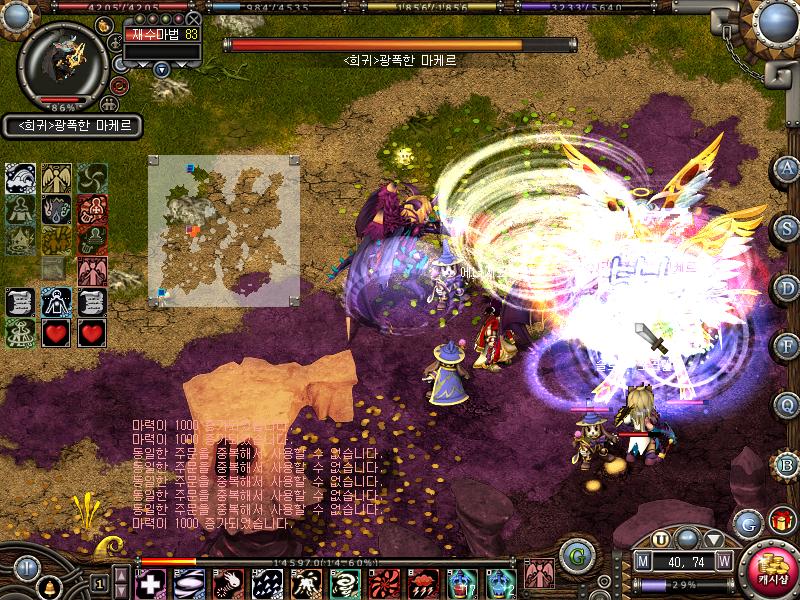Select the round A menu button
The image size is (800, 600).
(x=787, y=169)
